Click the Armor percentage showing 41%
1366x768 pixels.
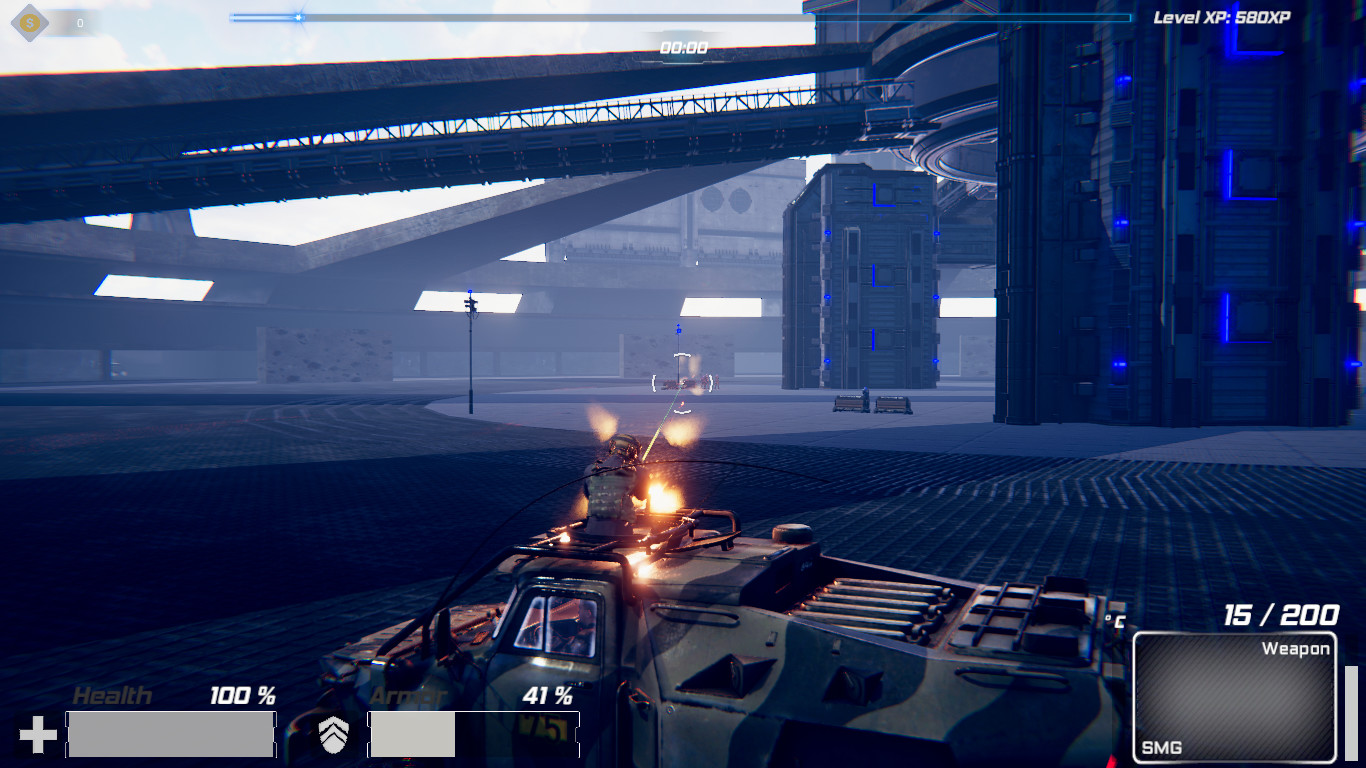click(548, 696)
